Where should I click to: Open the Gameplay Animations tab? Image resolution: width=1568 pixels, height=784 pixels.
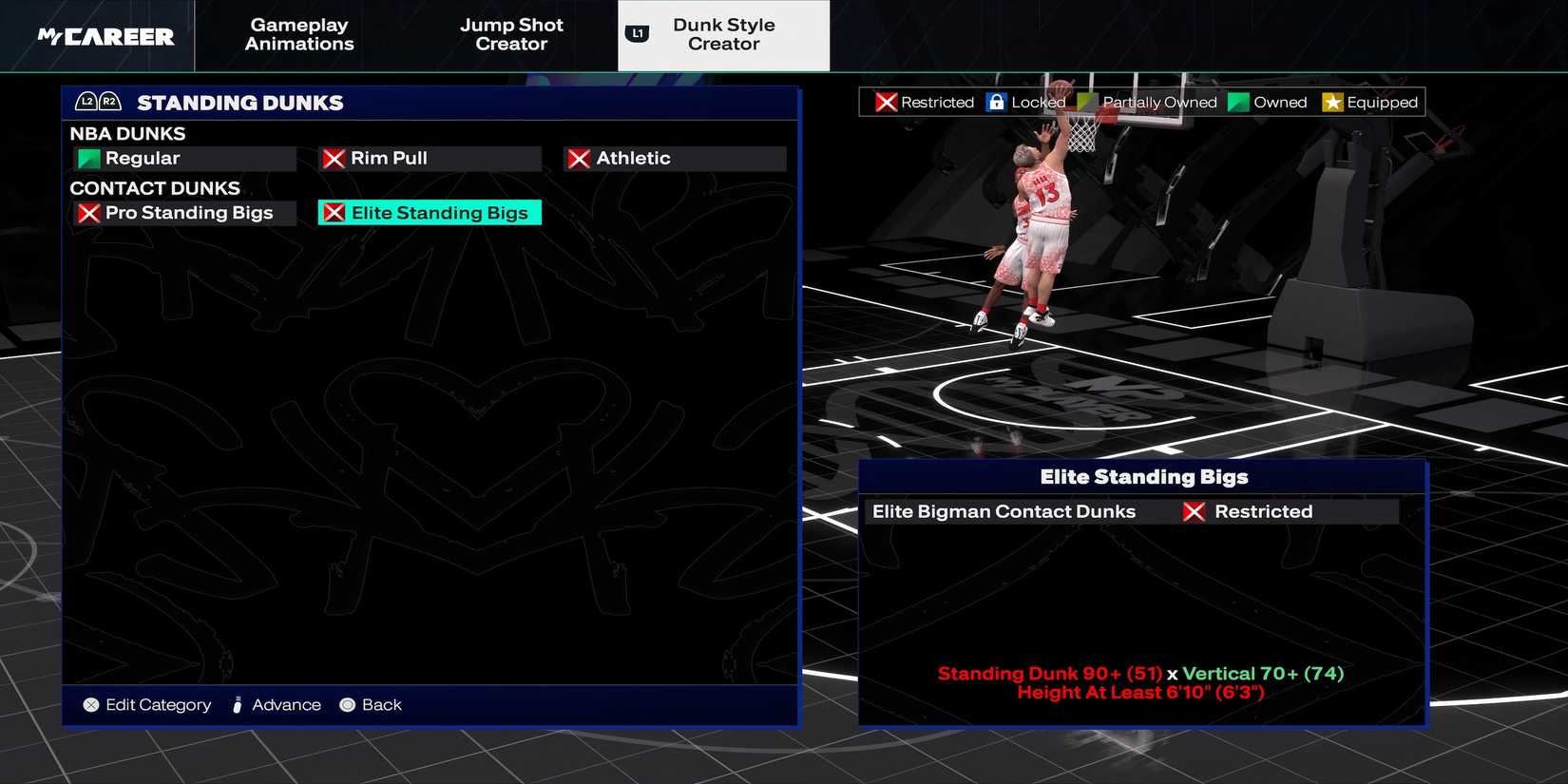[298, 35]
